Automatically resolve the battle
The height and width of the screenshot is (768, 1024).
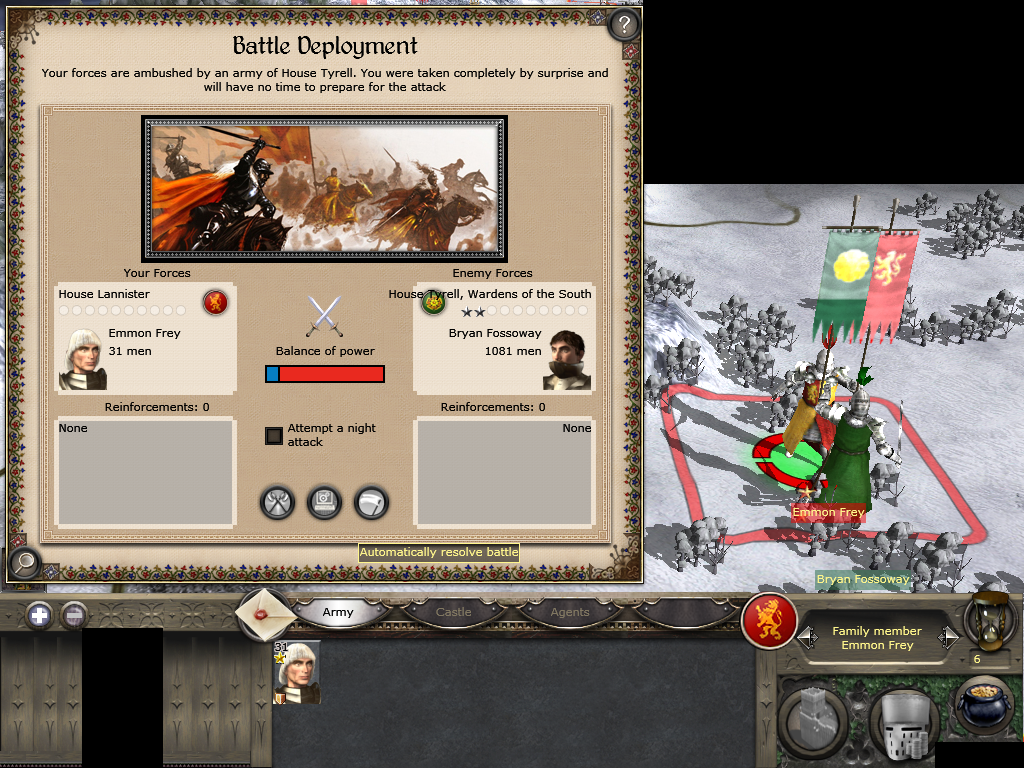[x=325, y=502]
